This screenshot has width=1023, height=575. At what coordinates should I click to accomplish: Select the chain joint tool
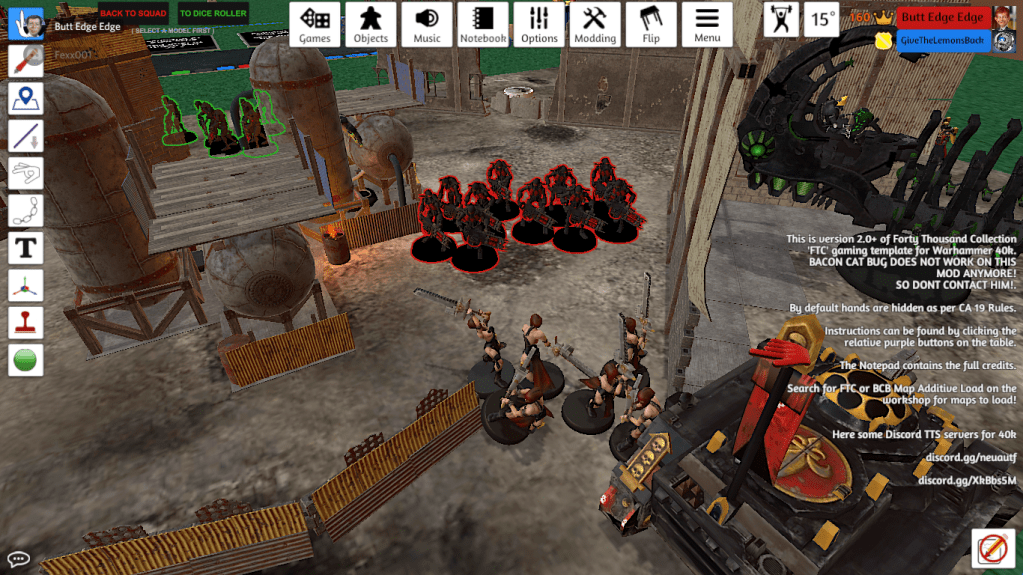(x=25, y=210)
